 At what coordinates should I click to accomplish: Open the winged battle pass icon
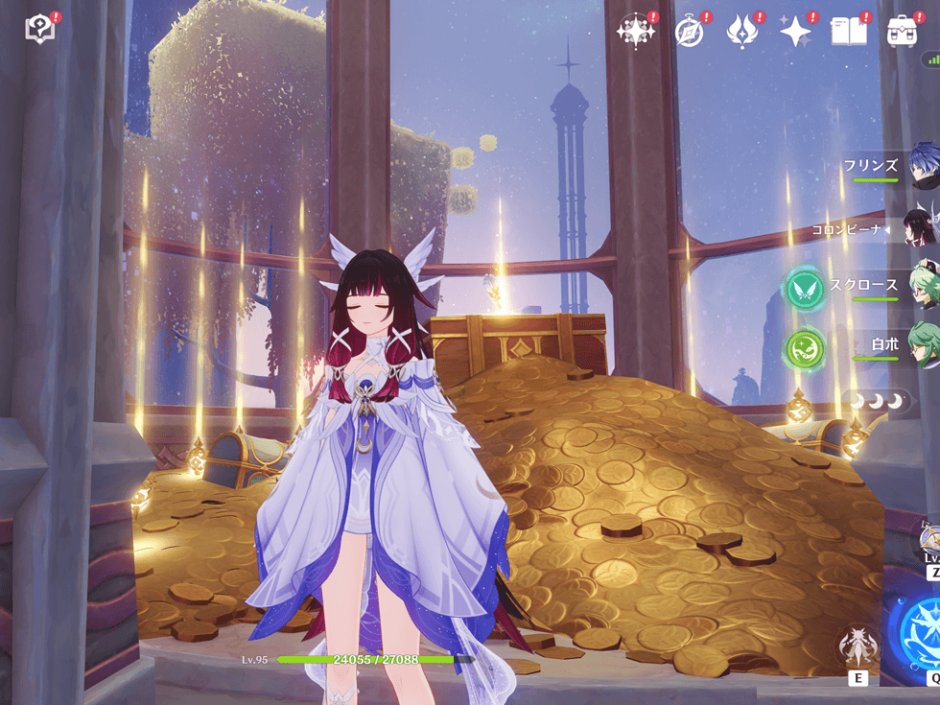pyautogui.click(x=742, y=32)
